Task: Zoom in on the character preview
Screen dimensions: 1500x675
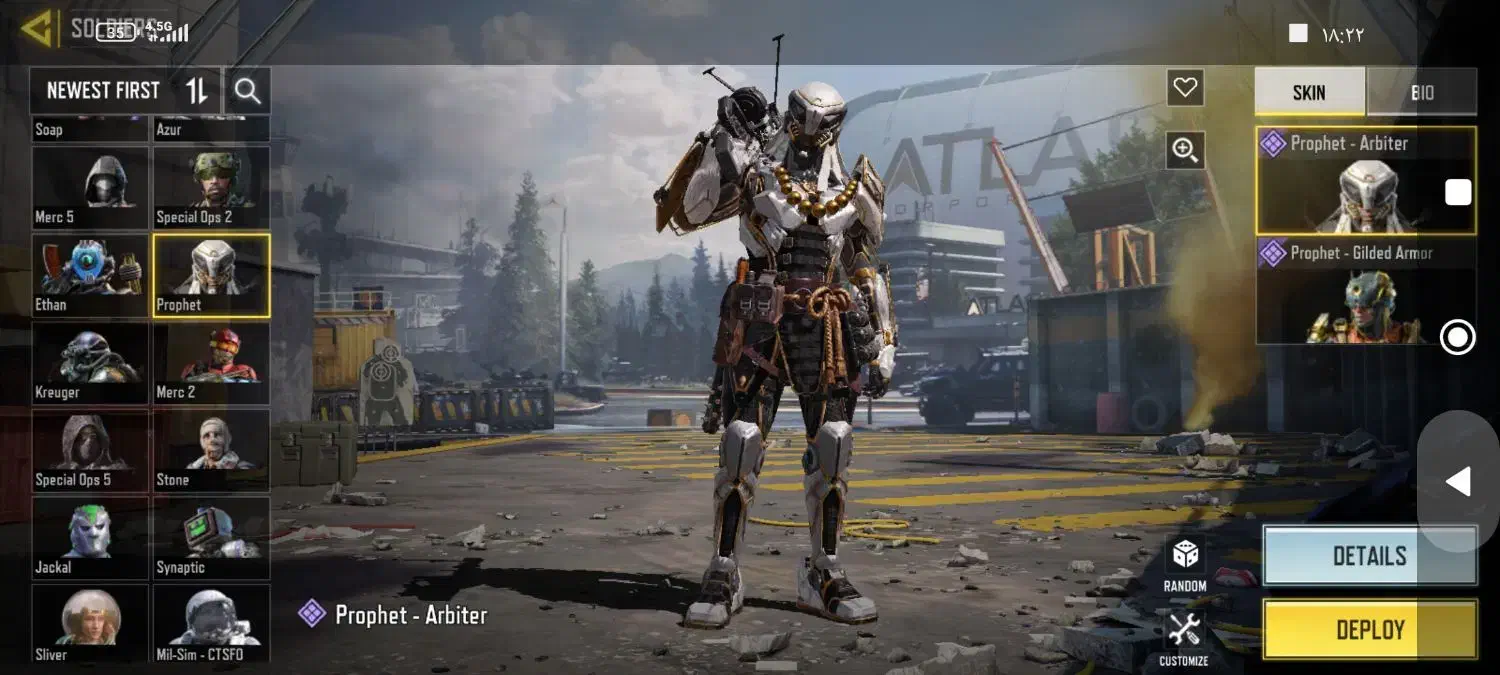Action: click(x=1185, y=150)
